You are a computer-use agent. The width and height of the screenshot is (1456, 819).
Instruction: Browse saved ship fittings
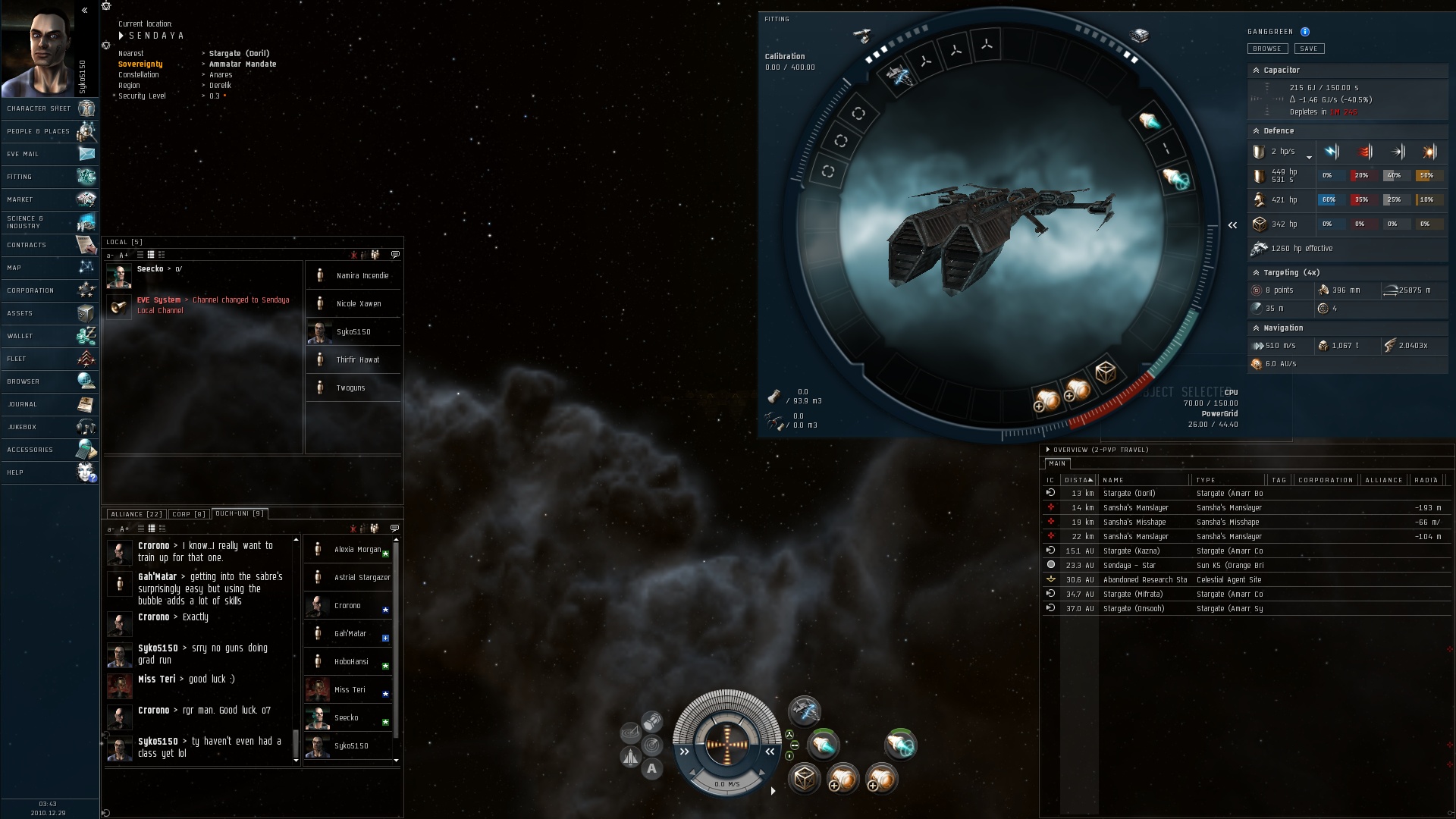(x=1266, y=49)
